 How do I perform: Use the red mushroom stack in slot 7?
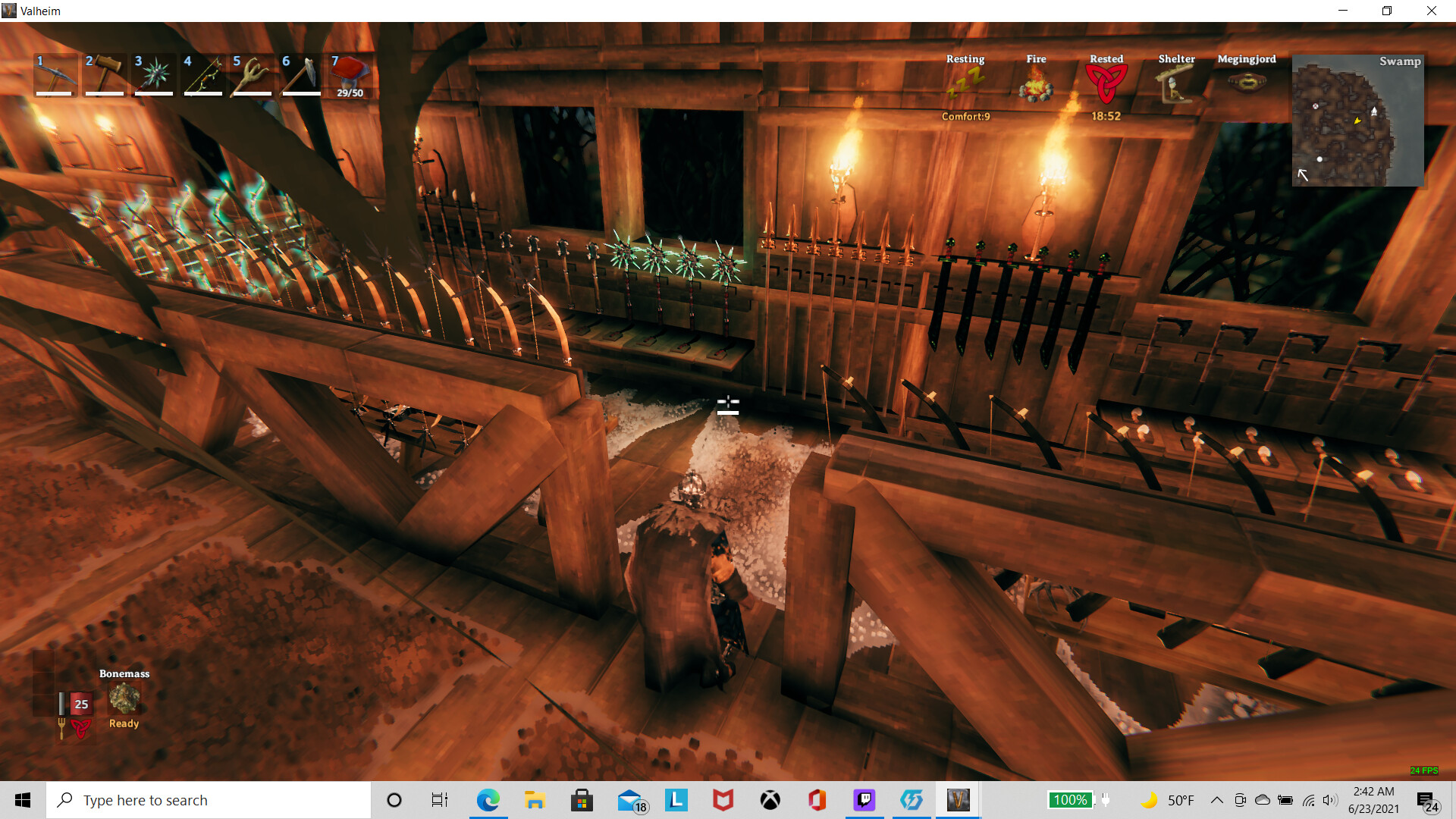(350, 74)
